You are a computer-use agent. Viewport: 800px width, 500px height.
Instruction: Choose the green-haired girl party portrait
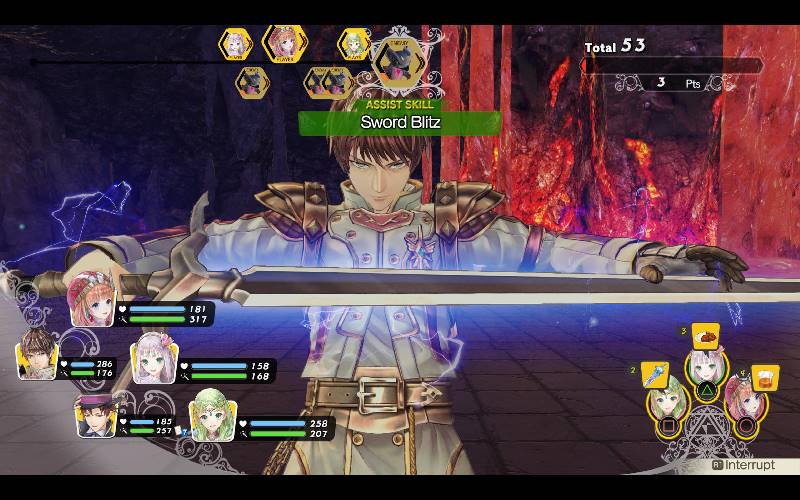[x=212, y=413]
